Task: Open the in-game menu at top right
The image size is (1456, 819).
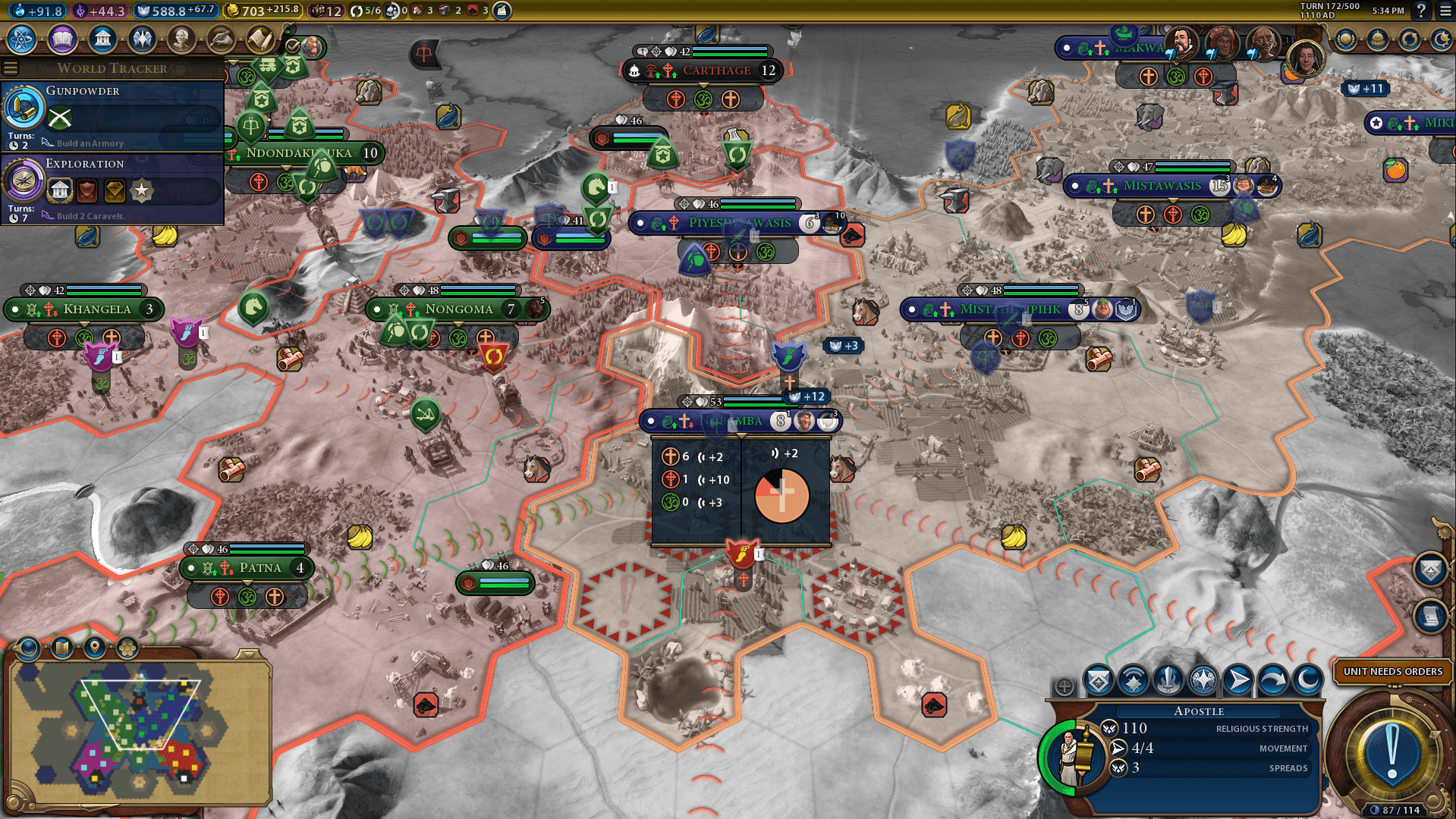Action: [x=1446, y=12]
